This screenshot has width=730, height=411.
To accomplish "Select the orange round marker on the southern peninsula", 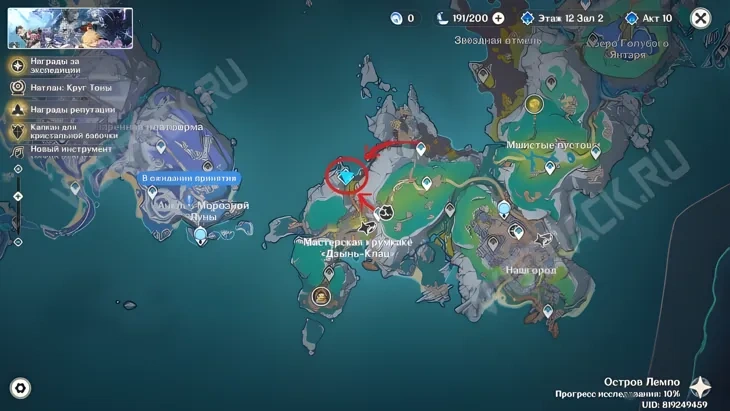I will coord(321,295).
